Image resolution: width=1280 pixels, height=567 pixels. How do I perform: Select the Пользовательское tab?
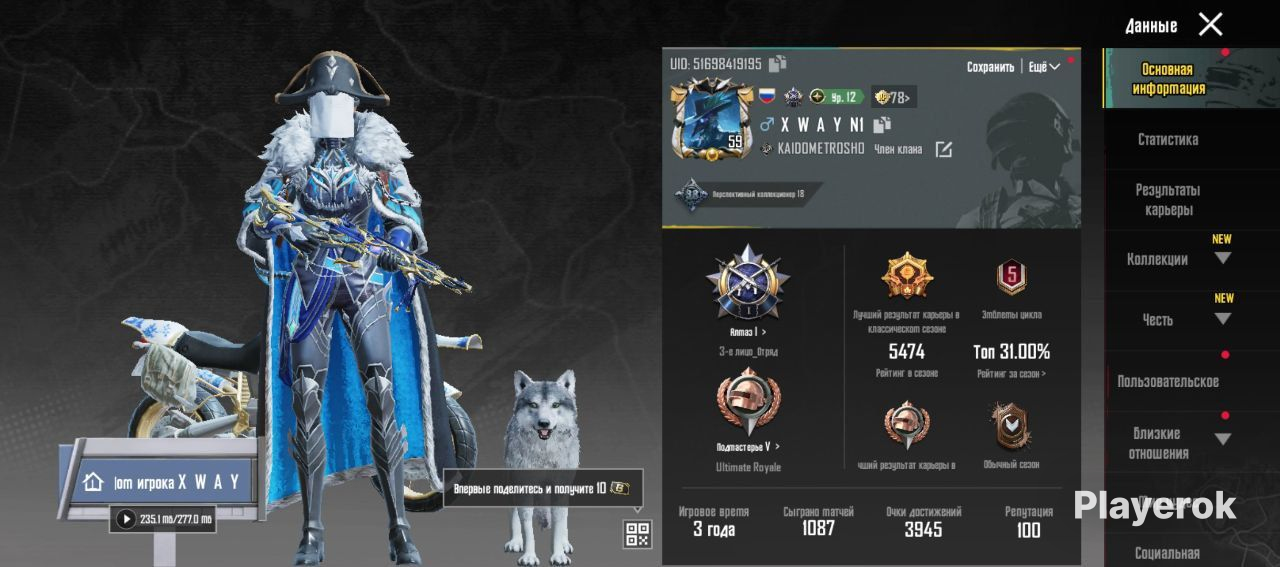click(x=1167, y=381)
